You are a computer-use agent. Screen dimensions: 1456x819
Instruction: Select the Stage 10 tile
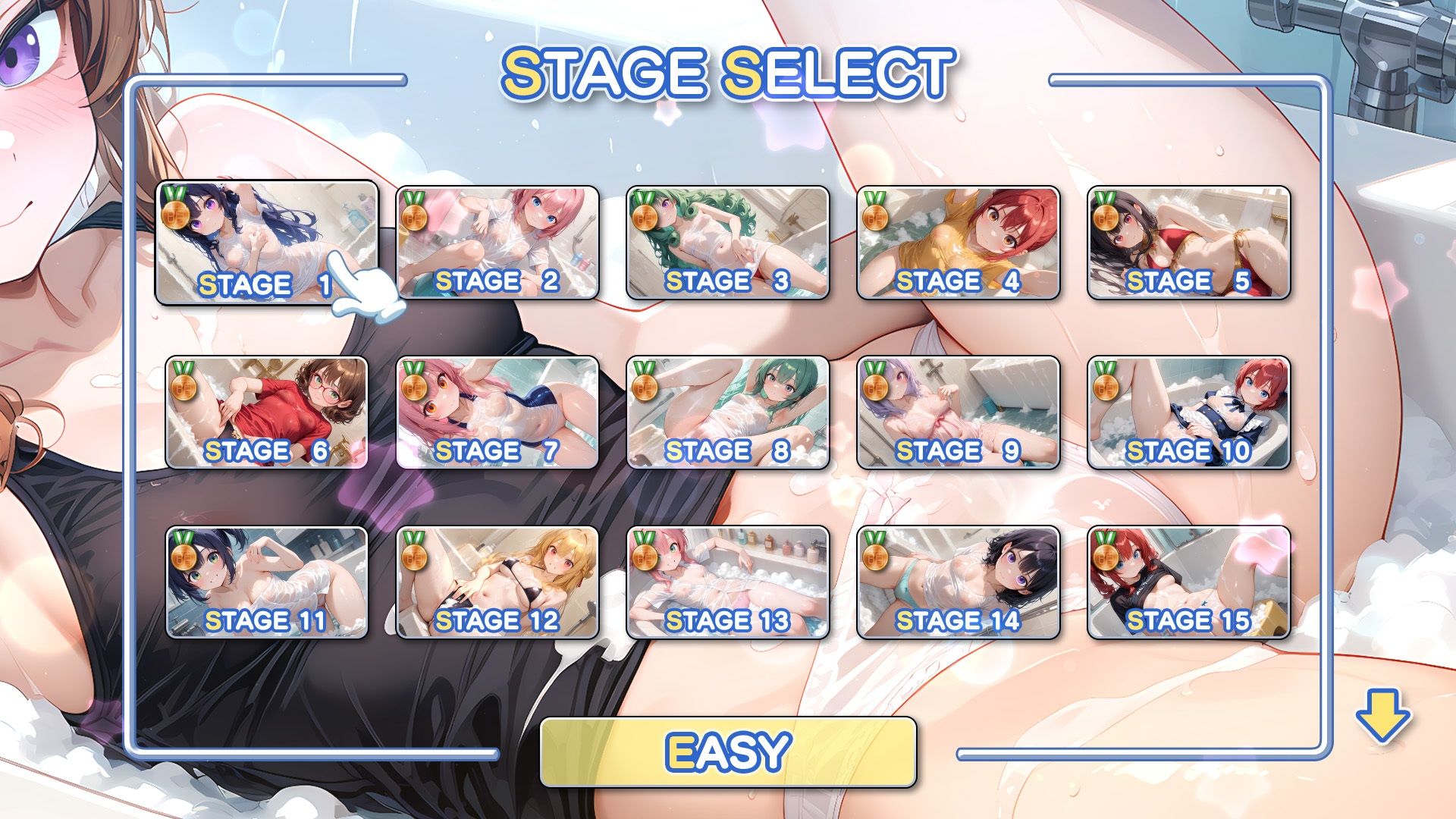[x=1188, y=413]
